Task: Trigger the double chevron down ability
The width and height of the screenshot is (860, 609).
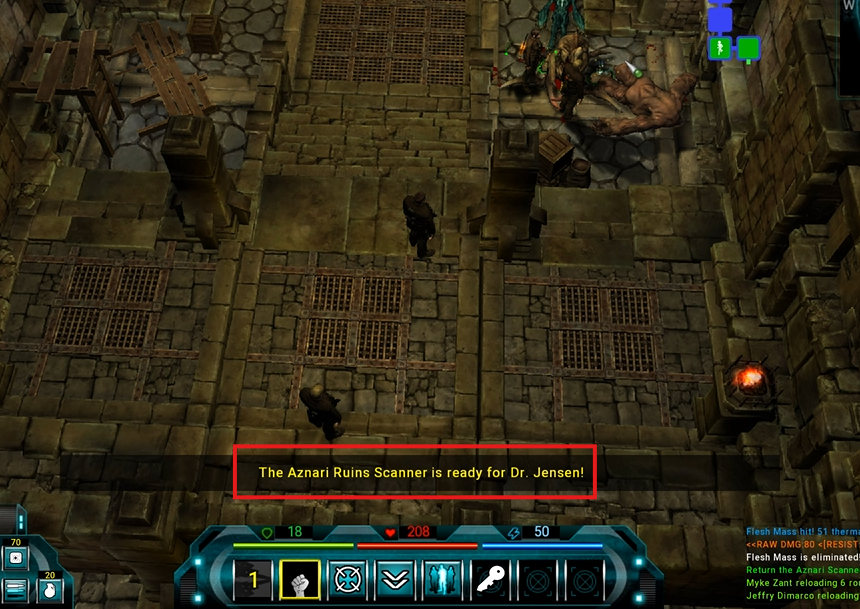Action: [x=395, y=580]
